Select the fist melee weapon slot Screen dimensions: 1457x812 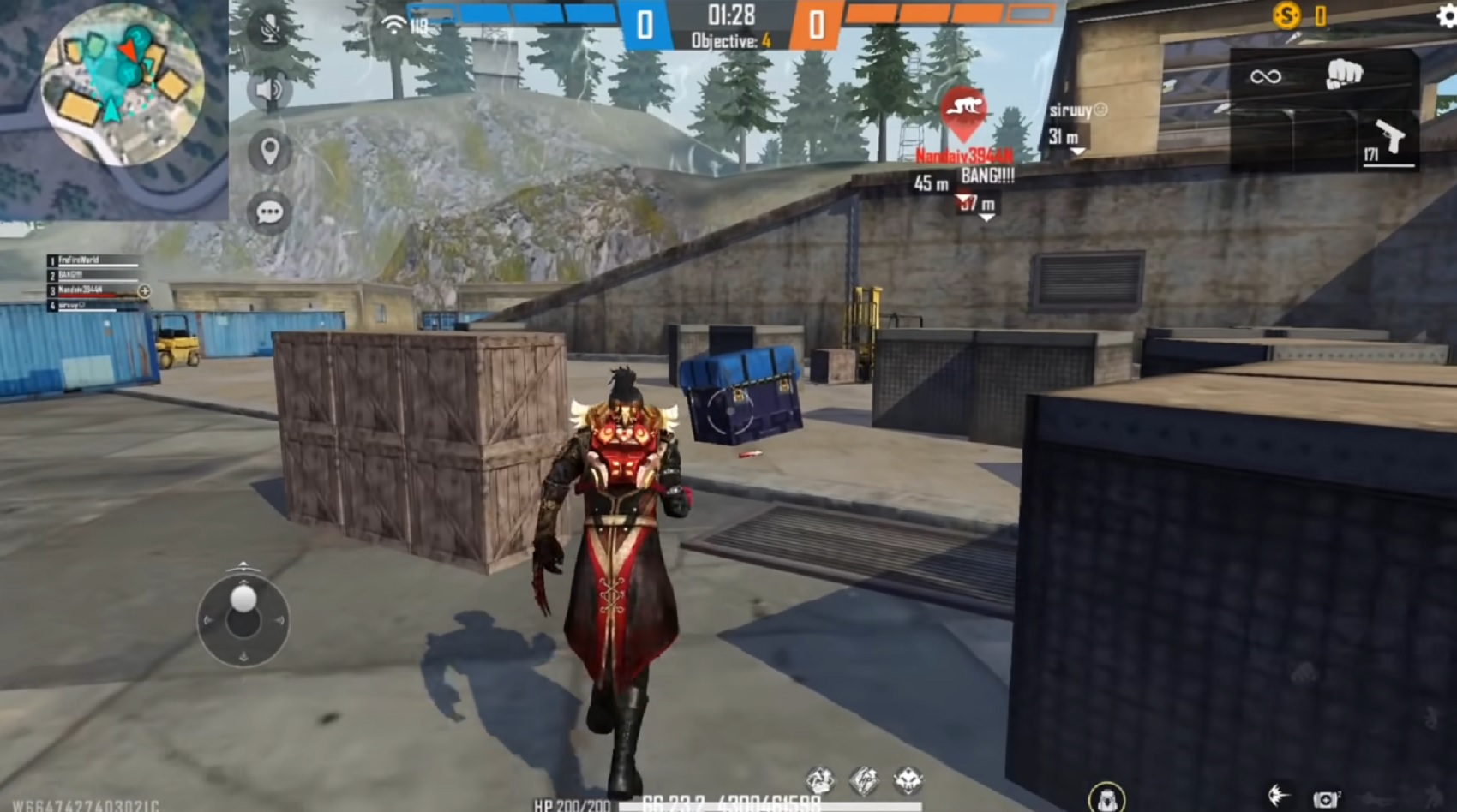[x=1343, y=75]
